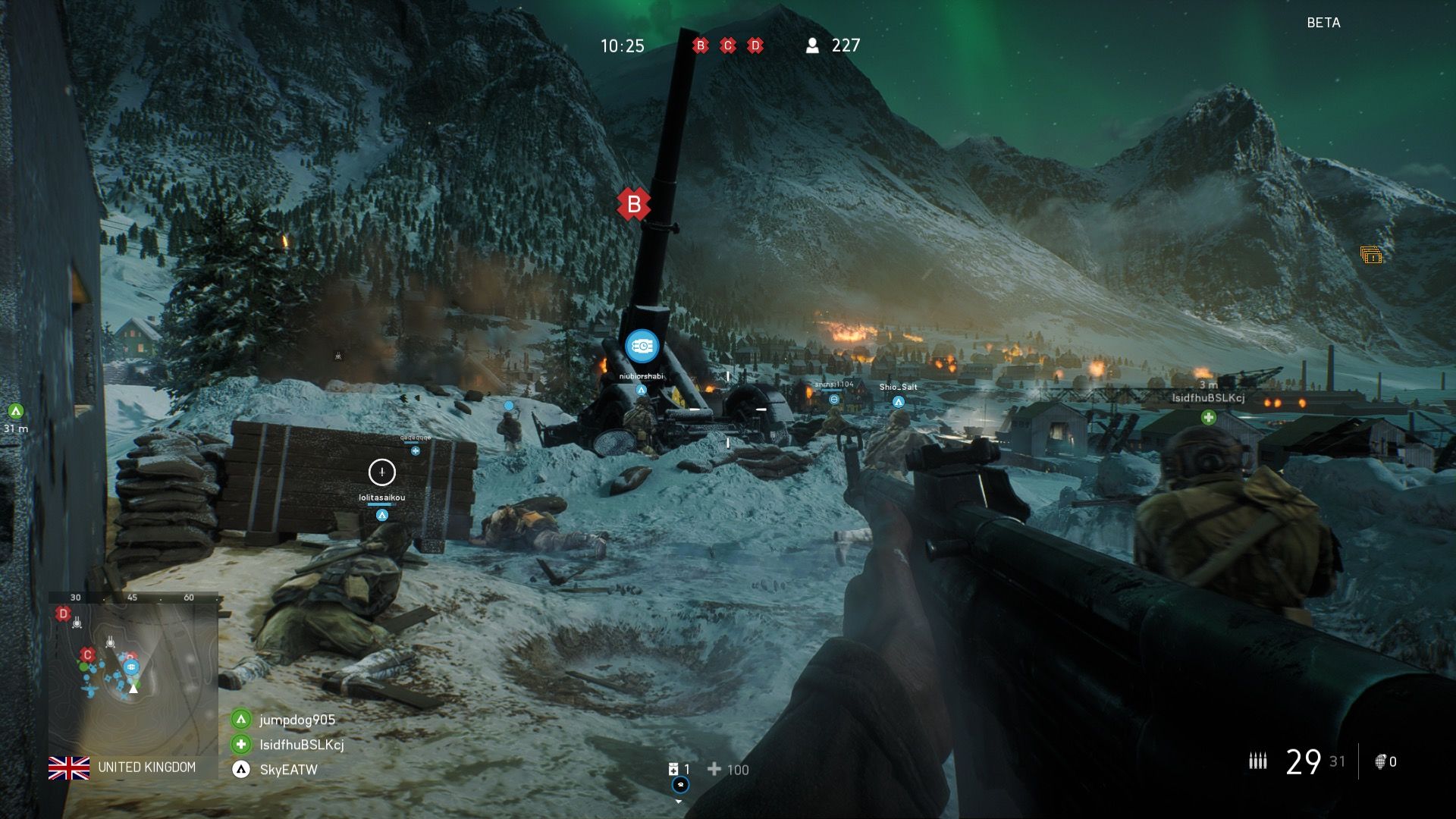This screenshot has width=1456, height=819.
Task: Open the minimap
Action: pyautogui.click(x=133, y=673)
